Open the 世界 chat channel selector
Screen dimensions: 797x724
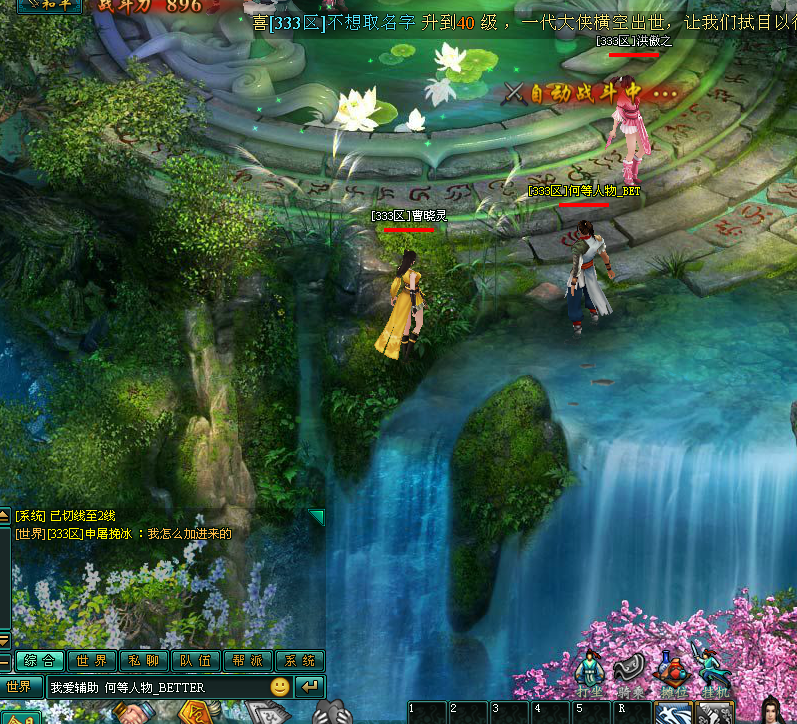(x=20, y=687)
